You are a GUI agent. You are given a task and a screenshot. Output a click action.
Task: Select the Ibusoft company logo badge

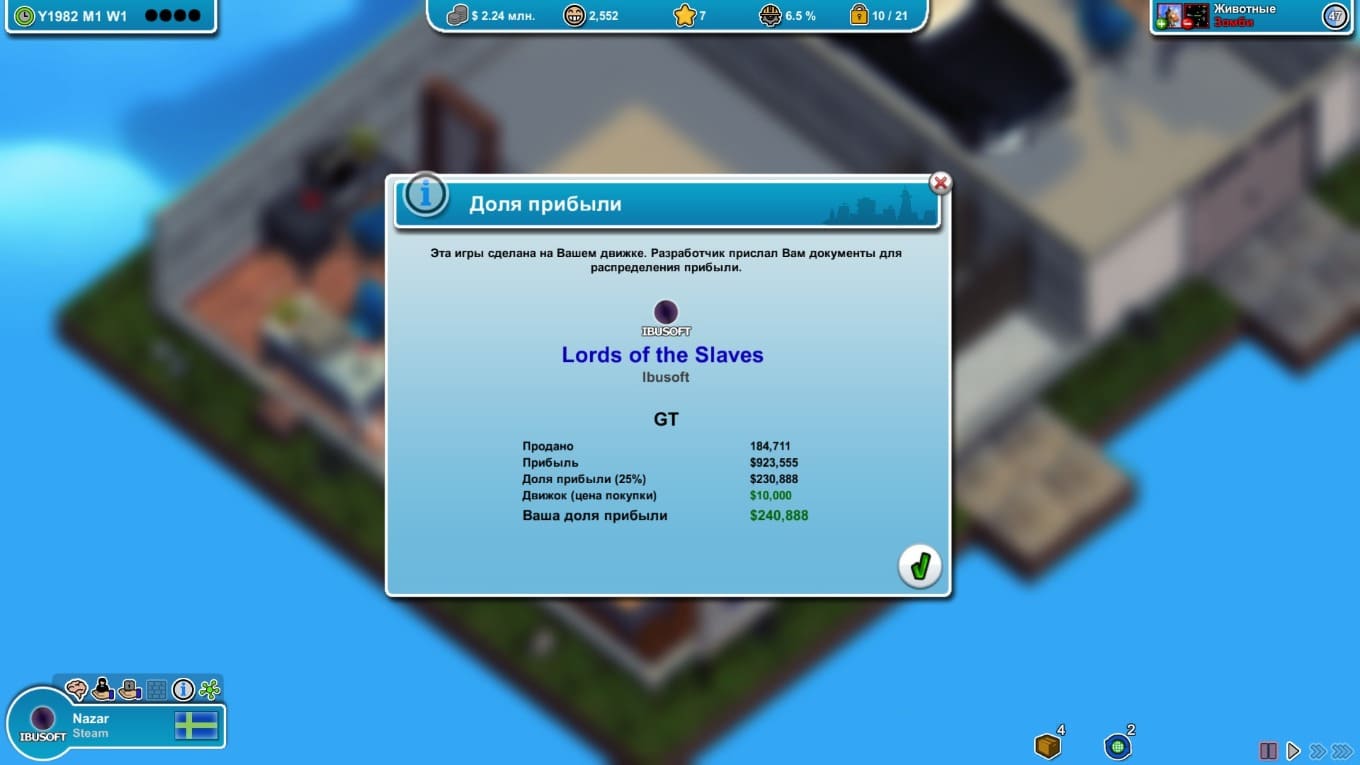pyautogui.click(x=43, y=722)
